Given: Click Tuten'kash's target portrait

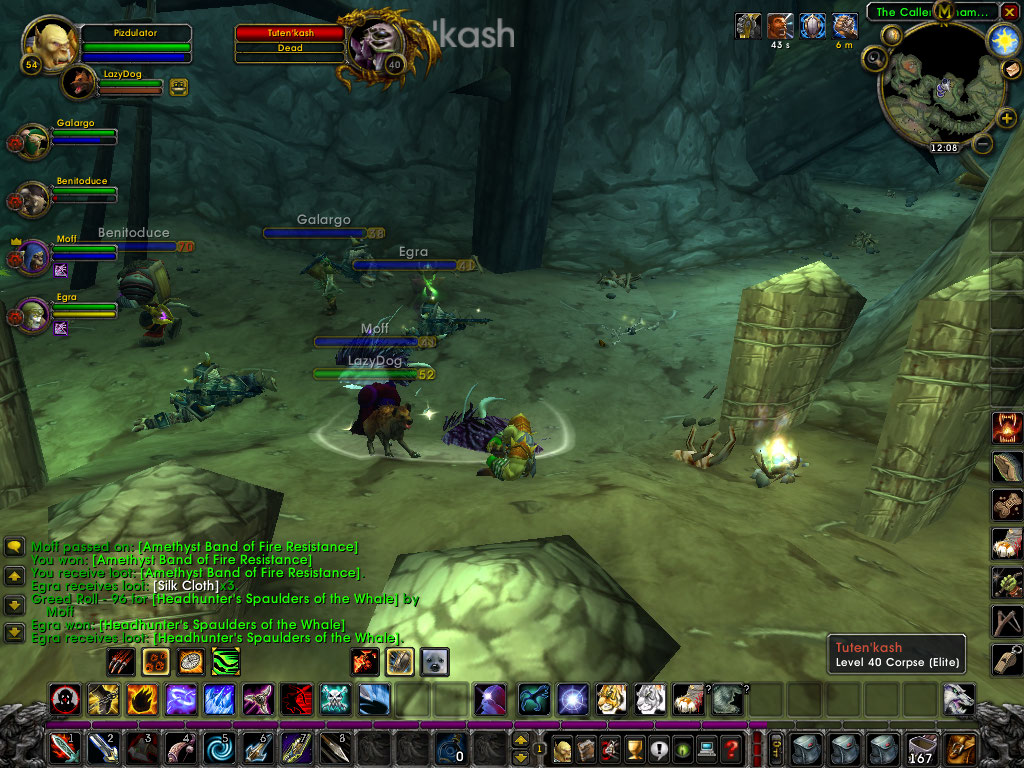Looking at the screenshot, I should coord(378,43).
